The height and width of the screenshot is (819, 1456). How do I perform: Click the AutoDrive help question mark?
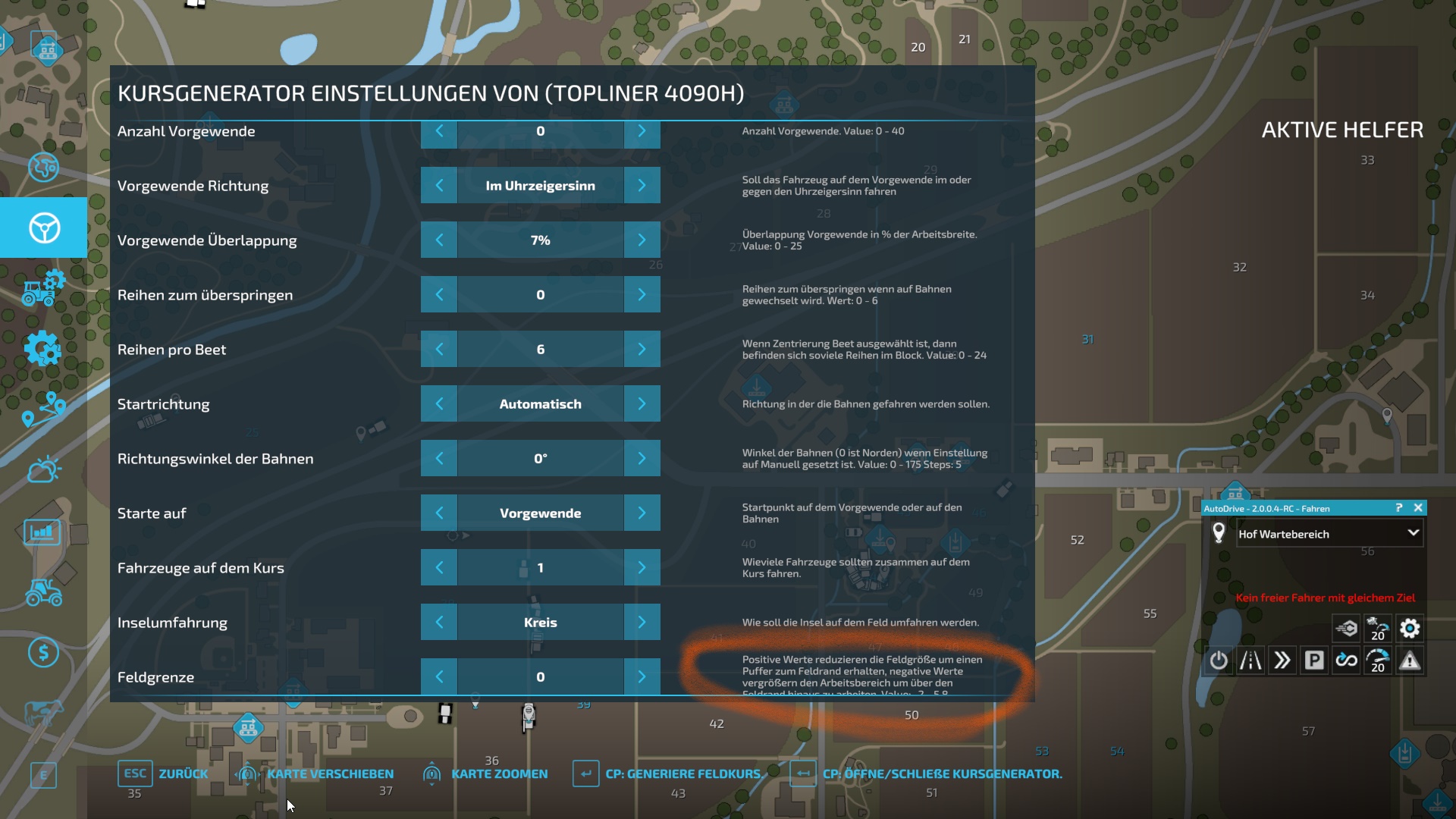[x=1399, y=507]
